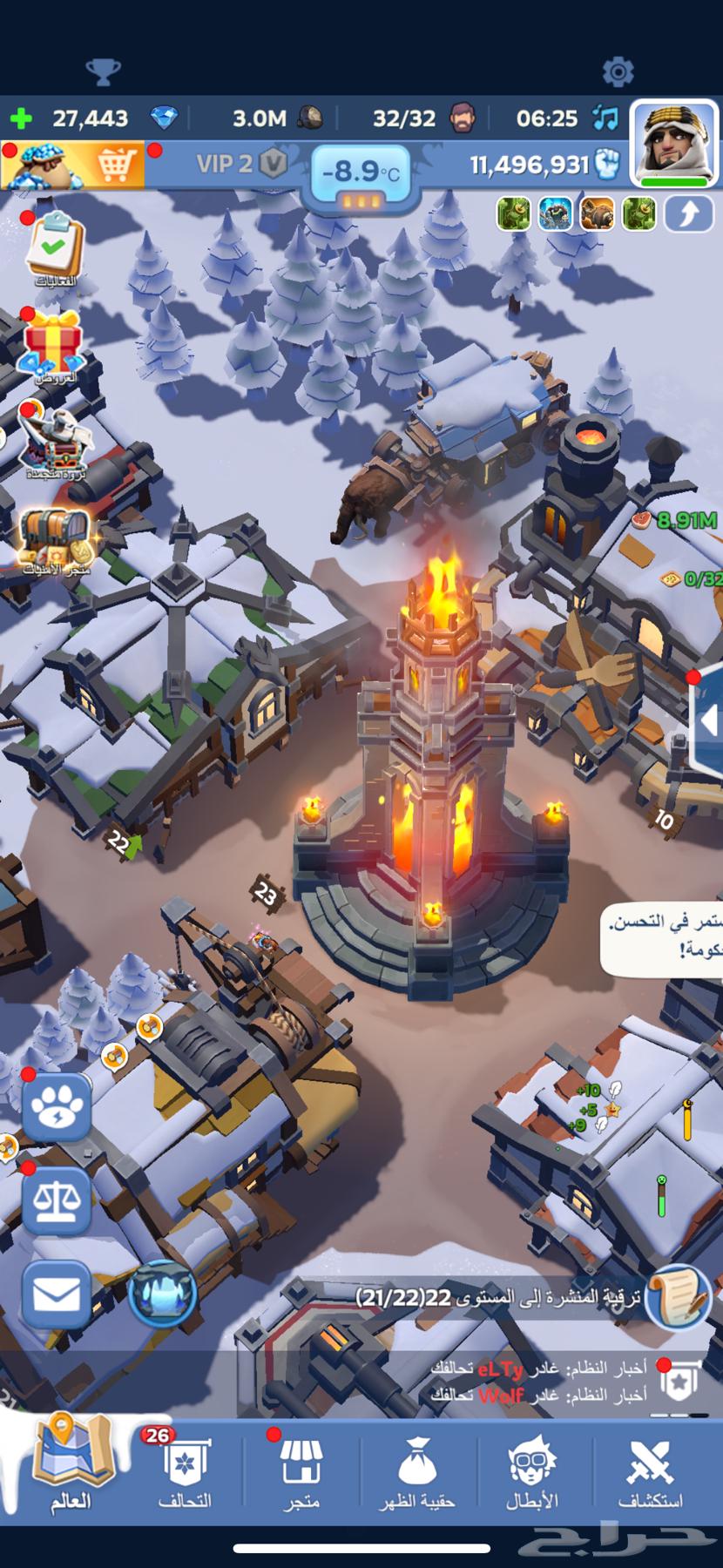This screenshot has height=1568, width=723.
Task: Open the VIP 2 badge
Action: 240,164
